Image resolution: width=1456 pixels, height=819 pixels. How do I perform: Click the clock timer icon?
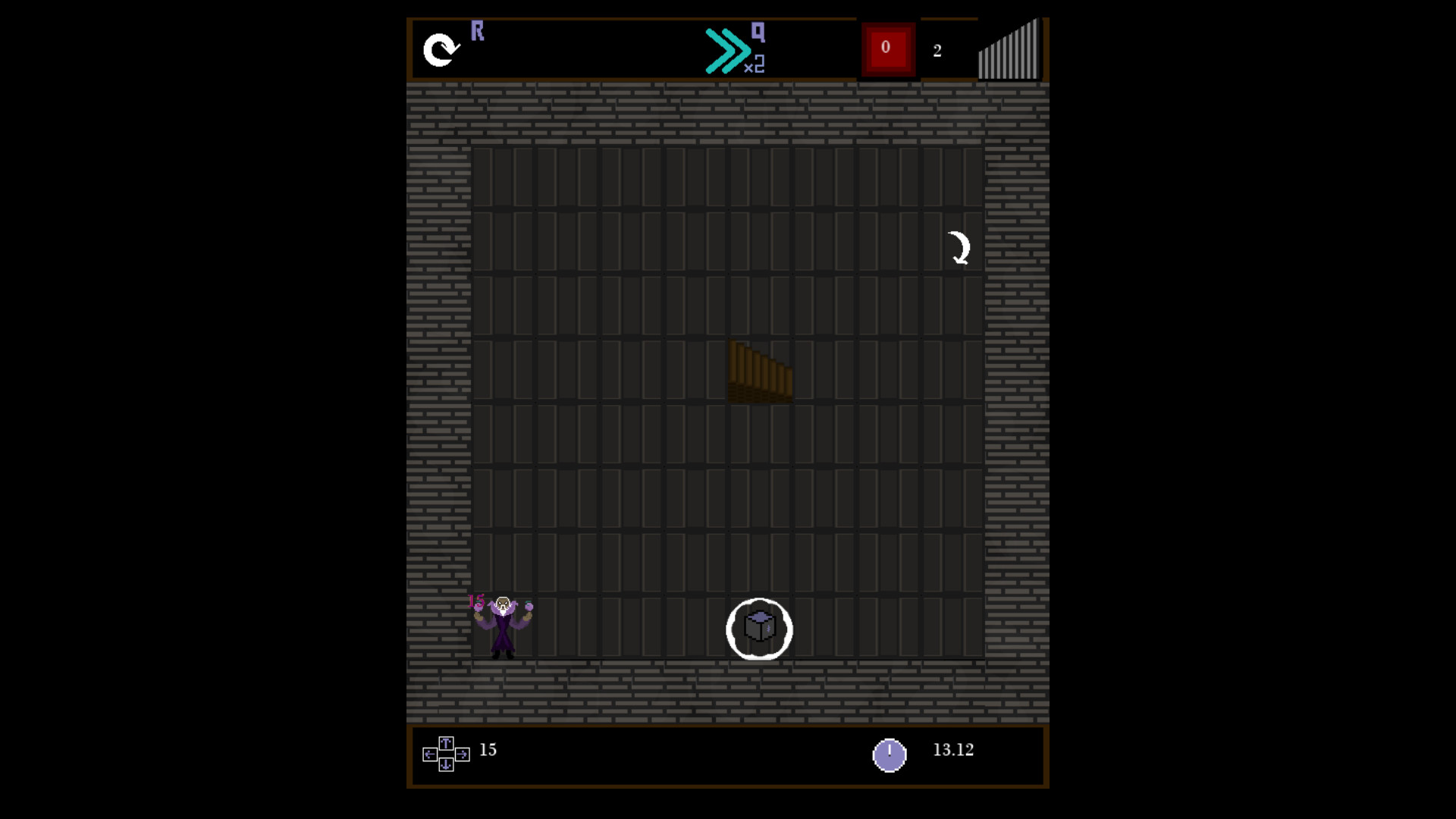(890, 755)
